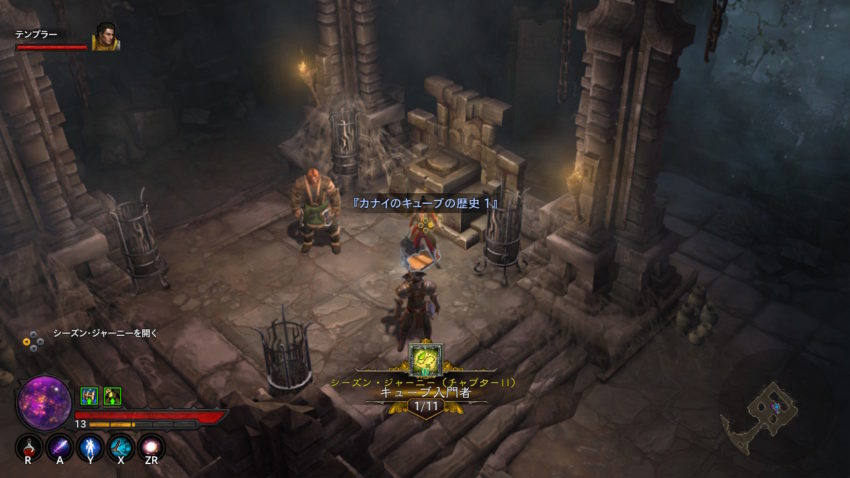
Task: Activate the teal skill icon
Action: [x=121, y=447]
